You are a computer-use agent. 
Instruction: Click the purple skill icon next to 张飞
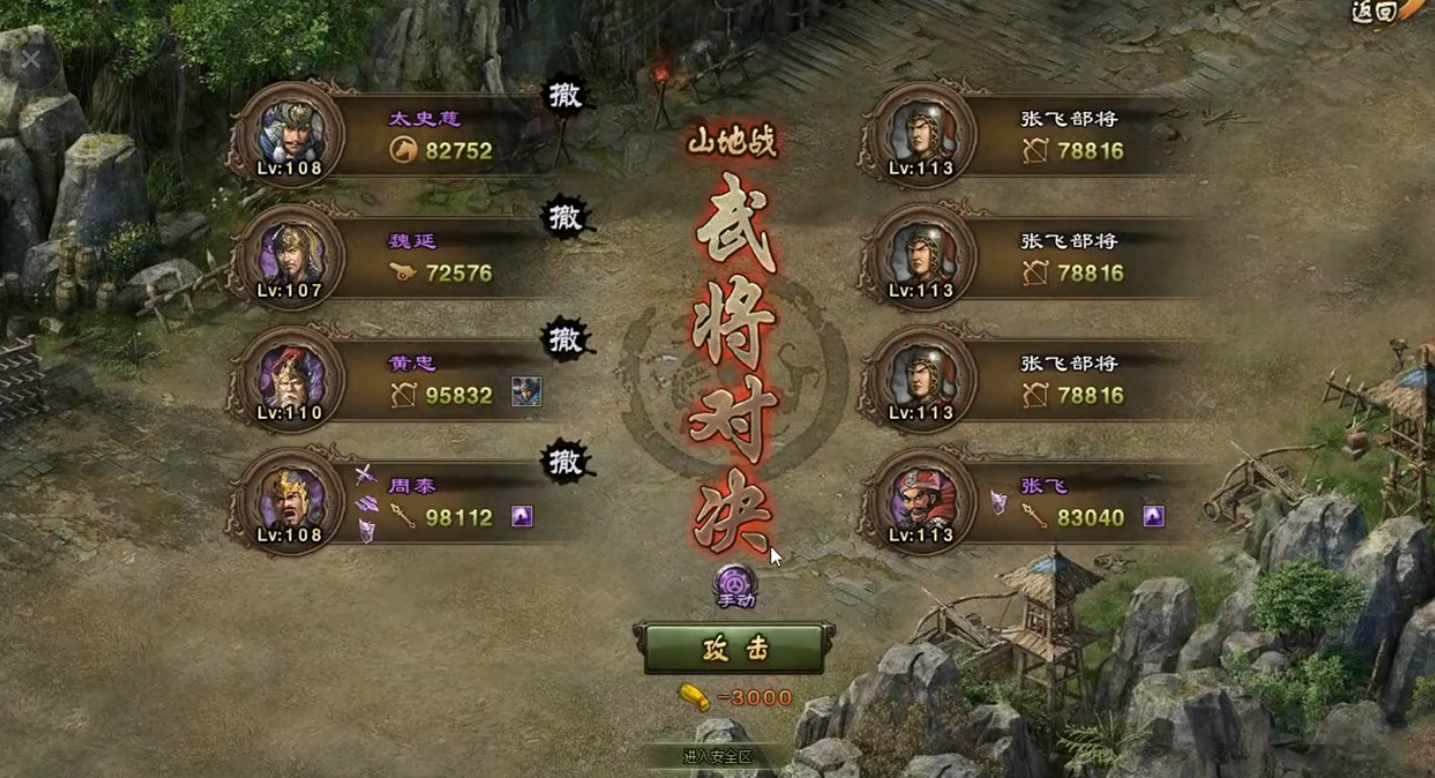click(x=1154, y=516)
